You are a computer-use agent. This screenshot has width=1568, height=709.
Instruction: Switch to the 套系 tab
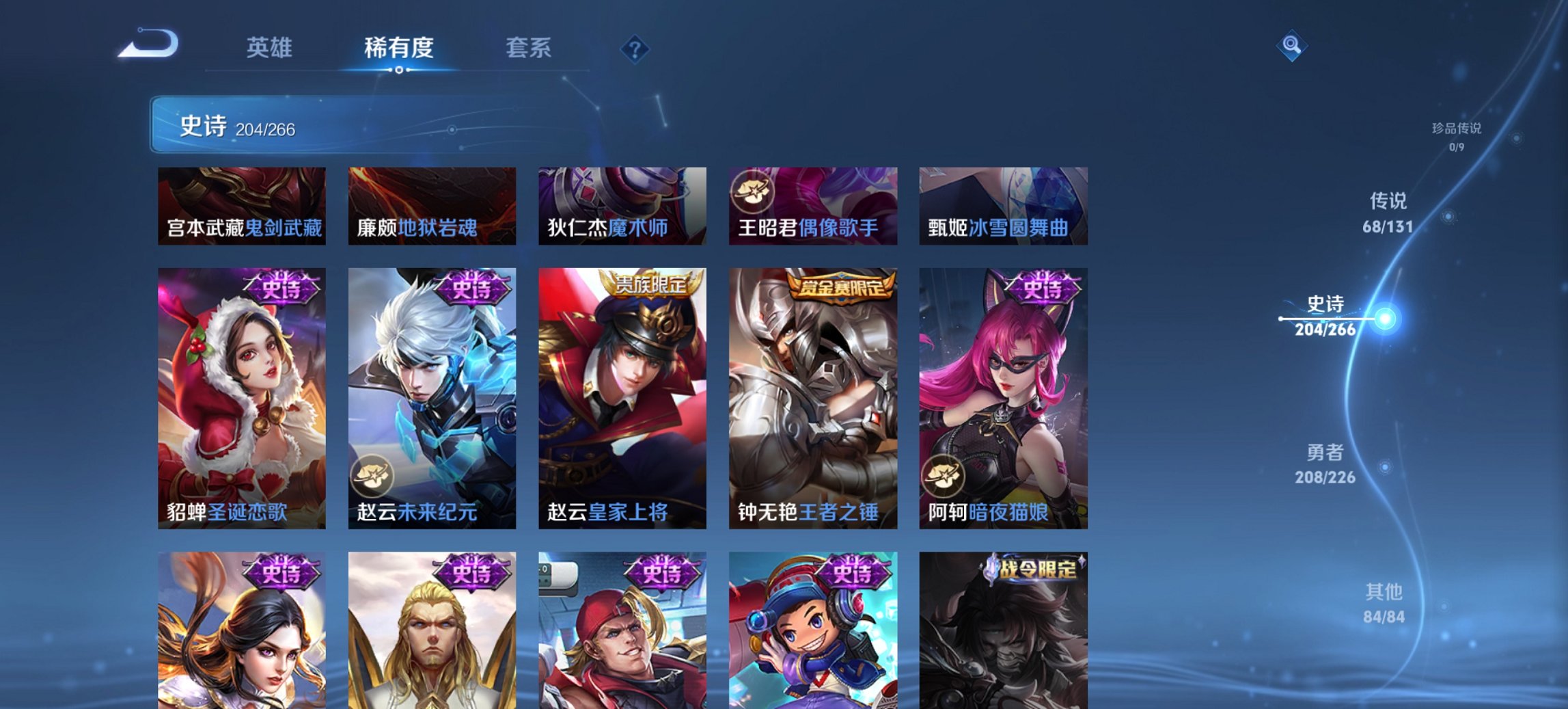pyautogui.click(x=529, y=48)
